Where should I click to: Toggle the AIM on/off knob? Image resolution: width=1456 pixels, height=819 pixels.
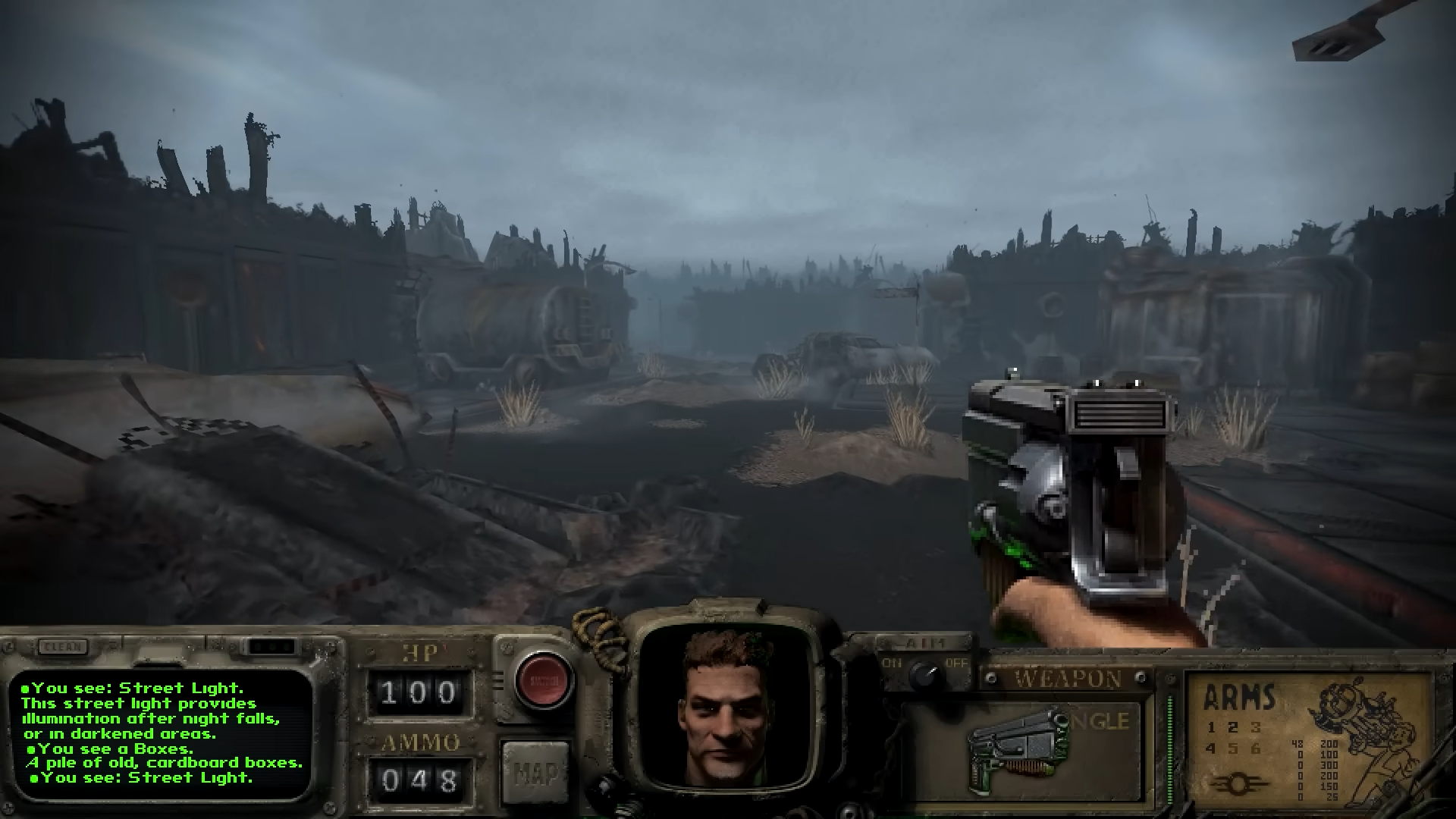tap(924, 673)
